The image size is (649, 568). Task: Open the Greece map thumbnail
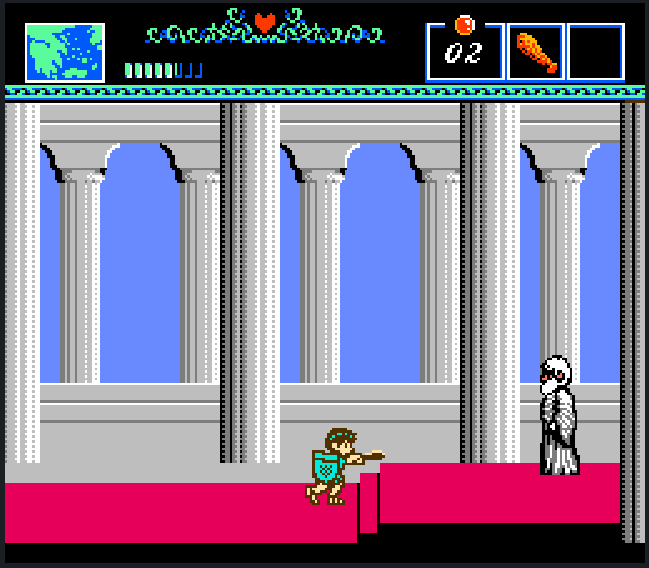pyautogui.click(x=65, y=52)
